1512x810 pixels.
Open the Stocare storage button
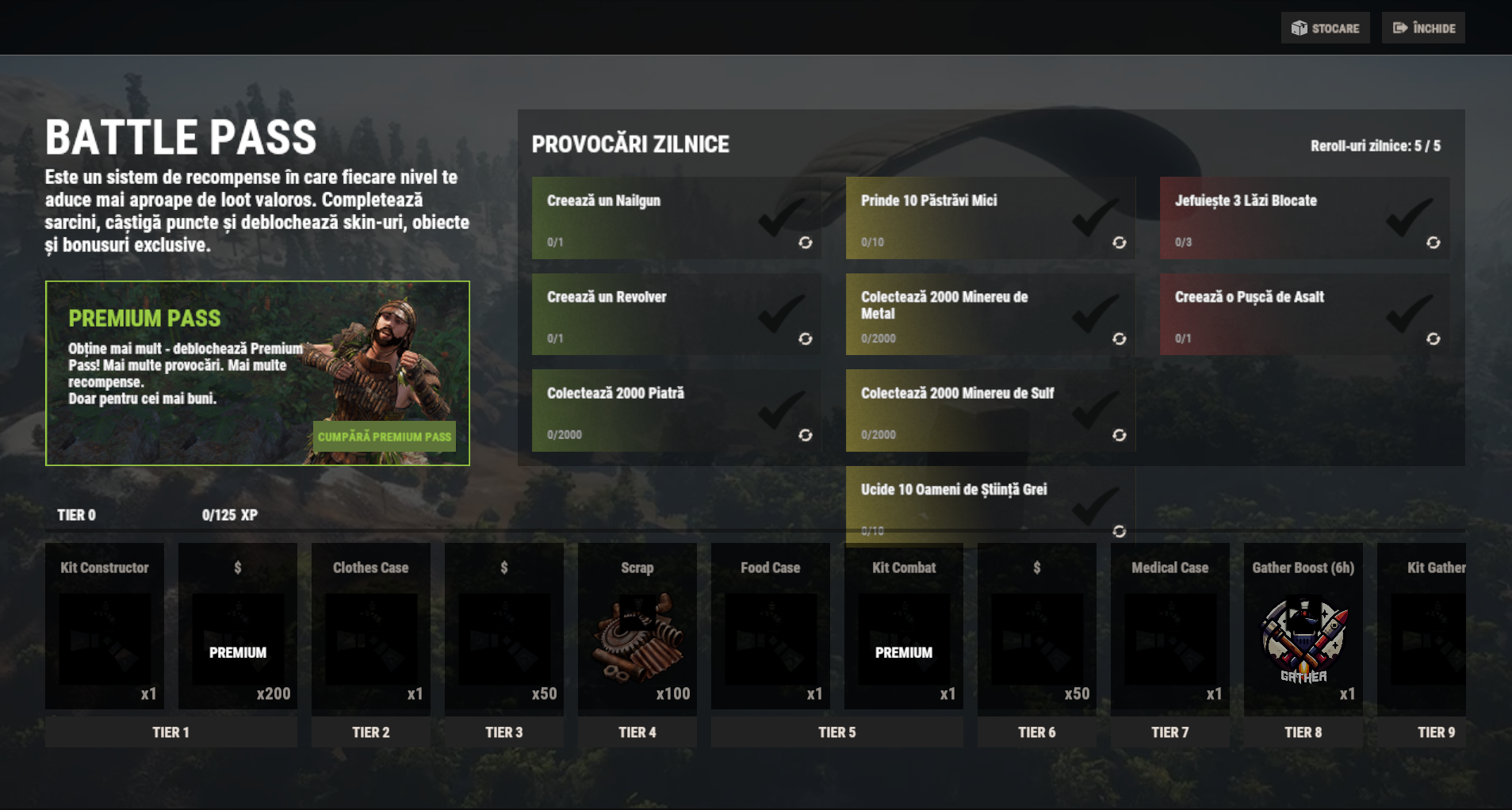pyautogui.click(x=1325, y=29)
